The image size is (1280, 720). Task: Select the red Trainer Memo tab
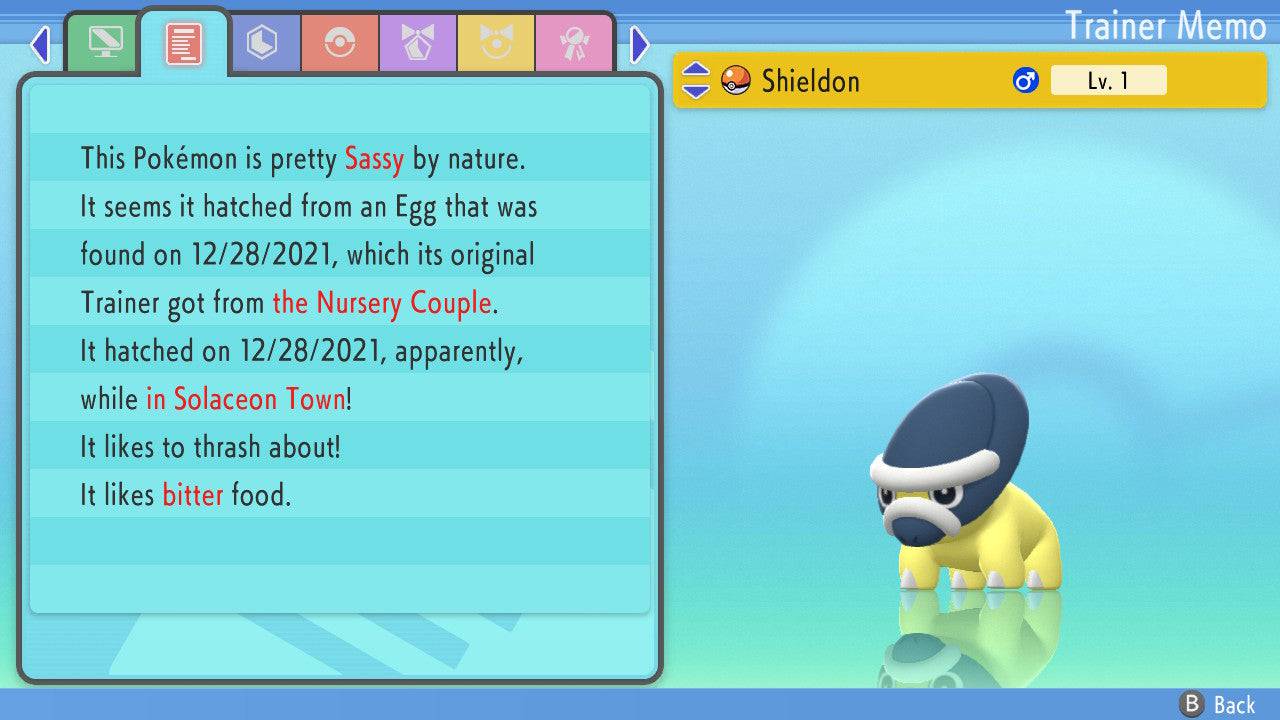[184, 43]
